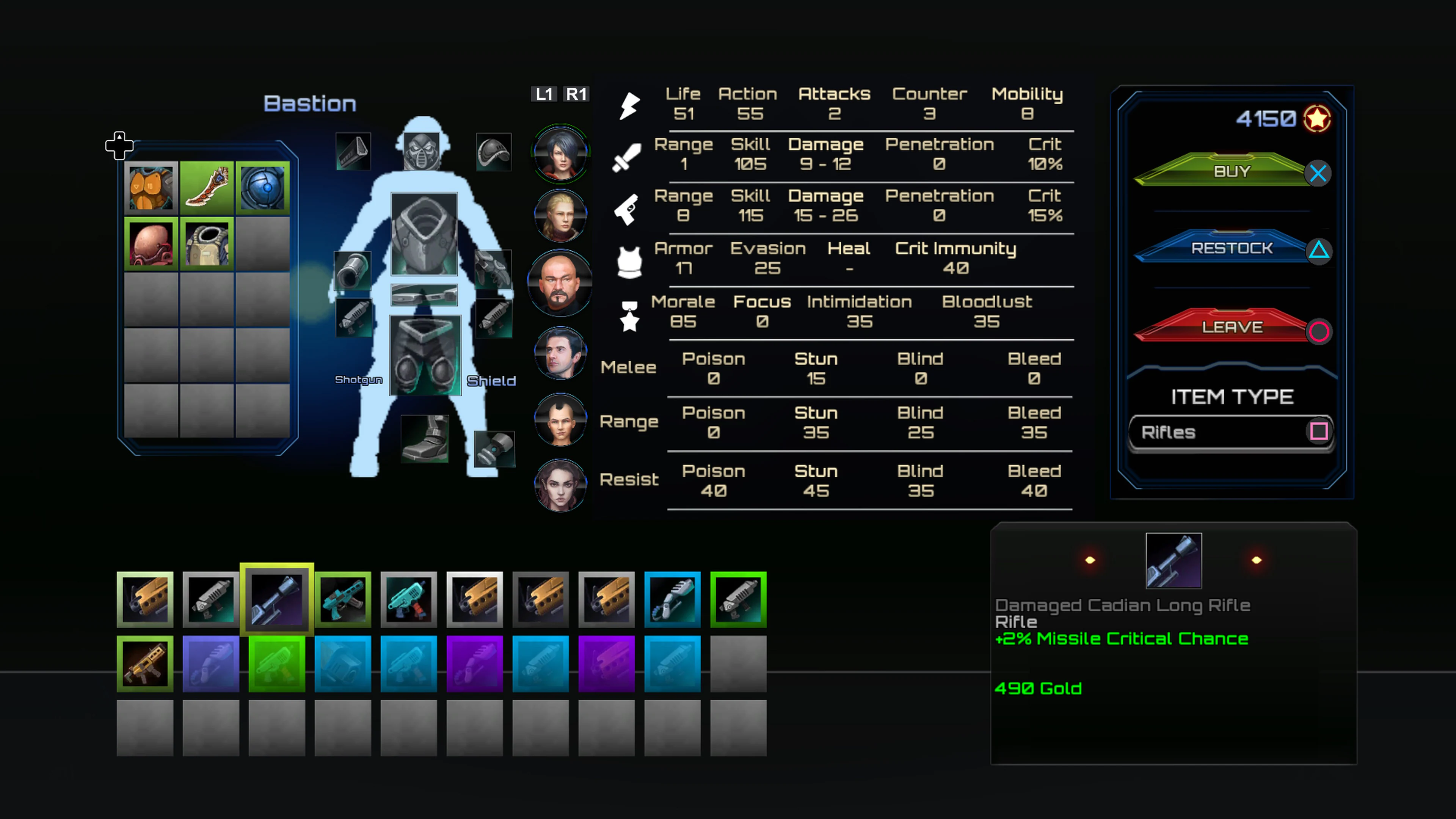Select the serrated blade in inventory grid
Viewport: 1456px width, 819px height.
[x=206, y=187]
